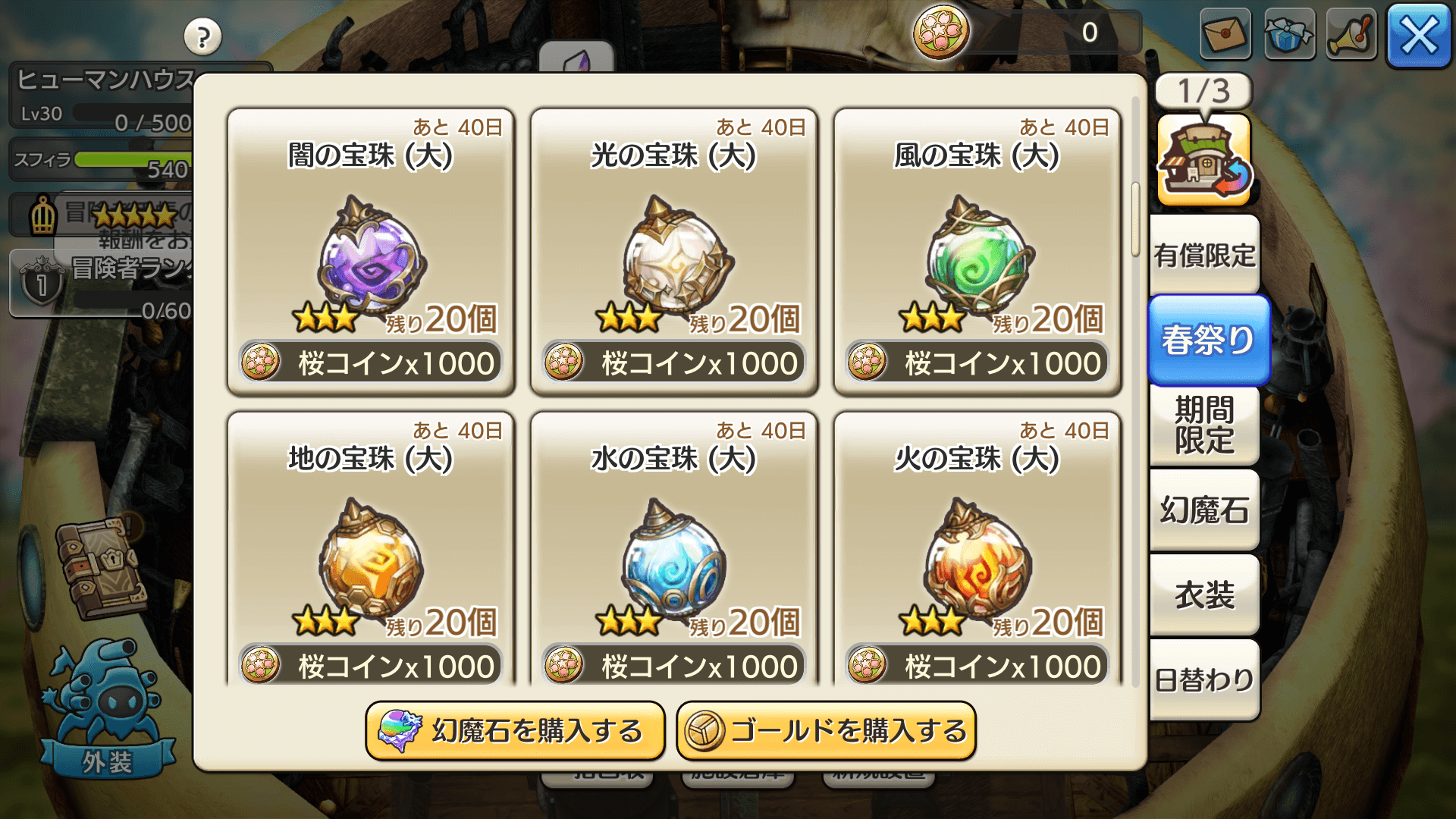Select the 幻魔石 tab
This screenshot has width=1456, height=819.
[x=1204, y=510]
